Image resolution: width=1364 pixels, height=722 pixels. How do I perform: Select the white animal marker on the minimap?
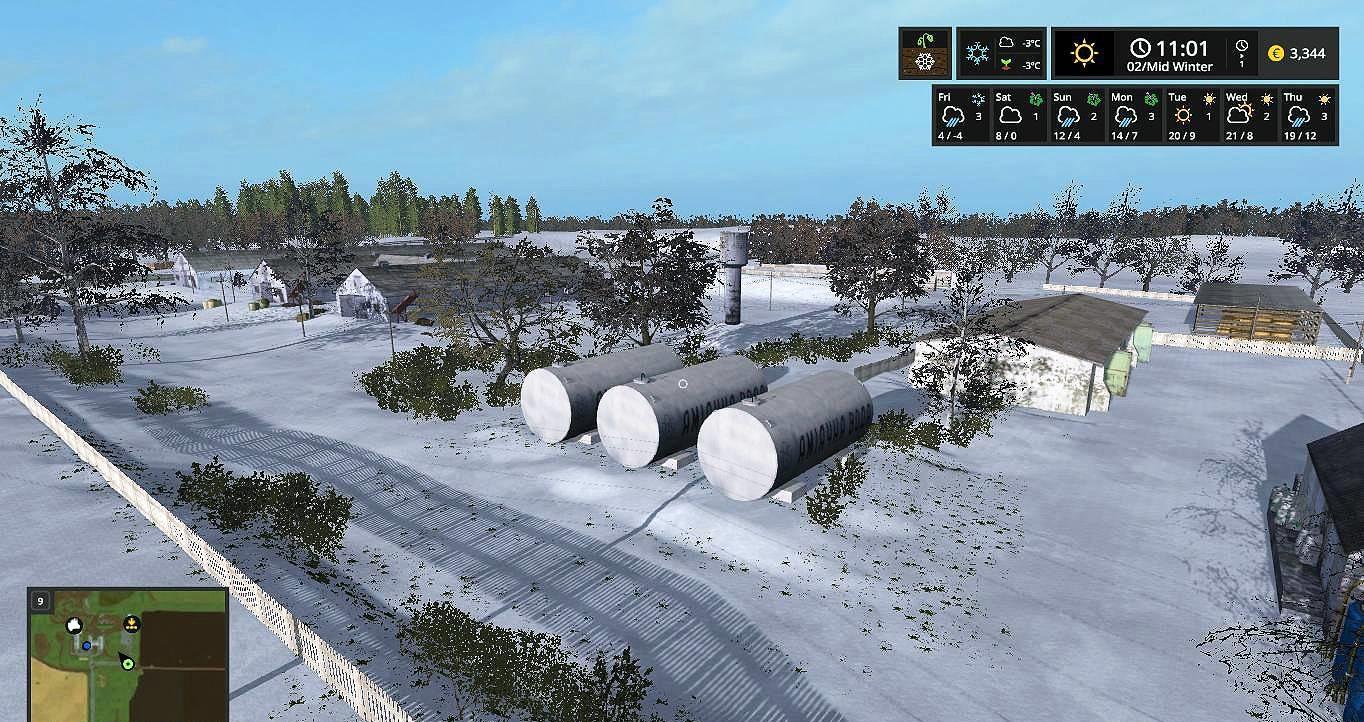click(74, 626)
